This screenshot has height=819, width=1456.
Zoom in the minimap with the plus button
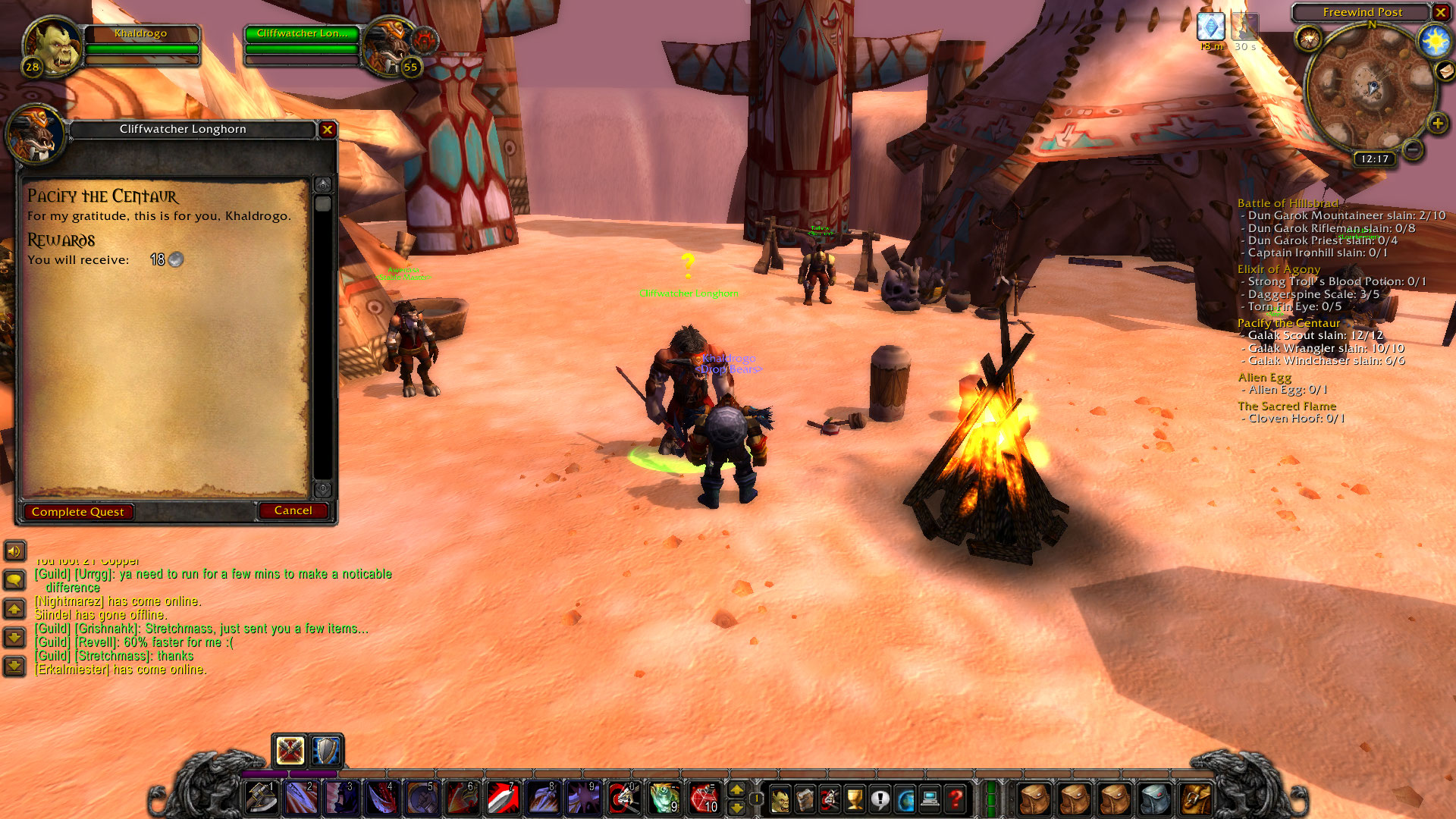coord(1437,121)
